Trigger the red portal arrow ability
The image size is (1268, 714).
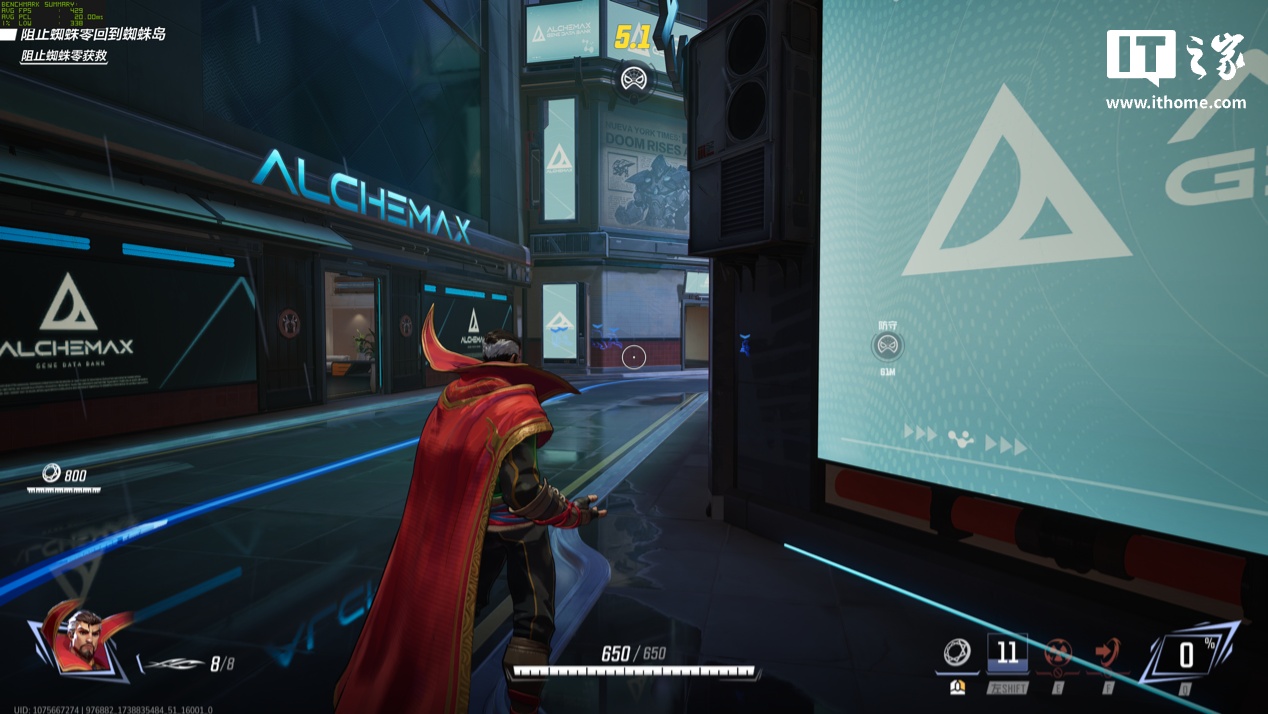(x=1107, y=653)
